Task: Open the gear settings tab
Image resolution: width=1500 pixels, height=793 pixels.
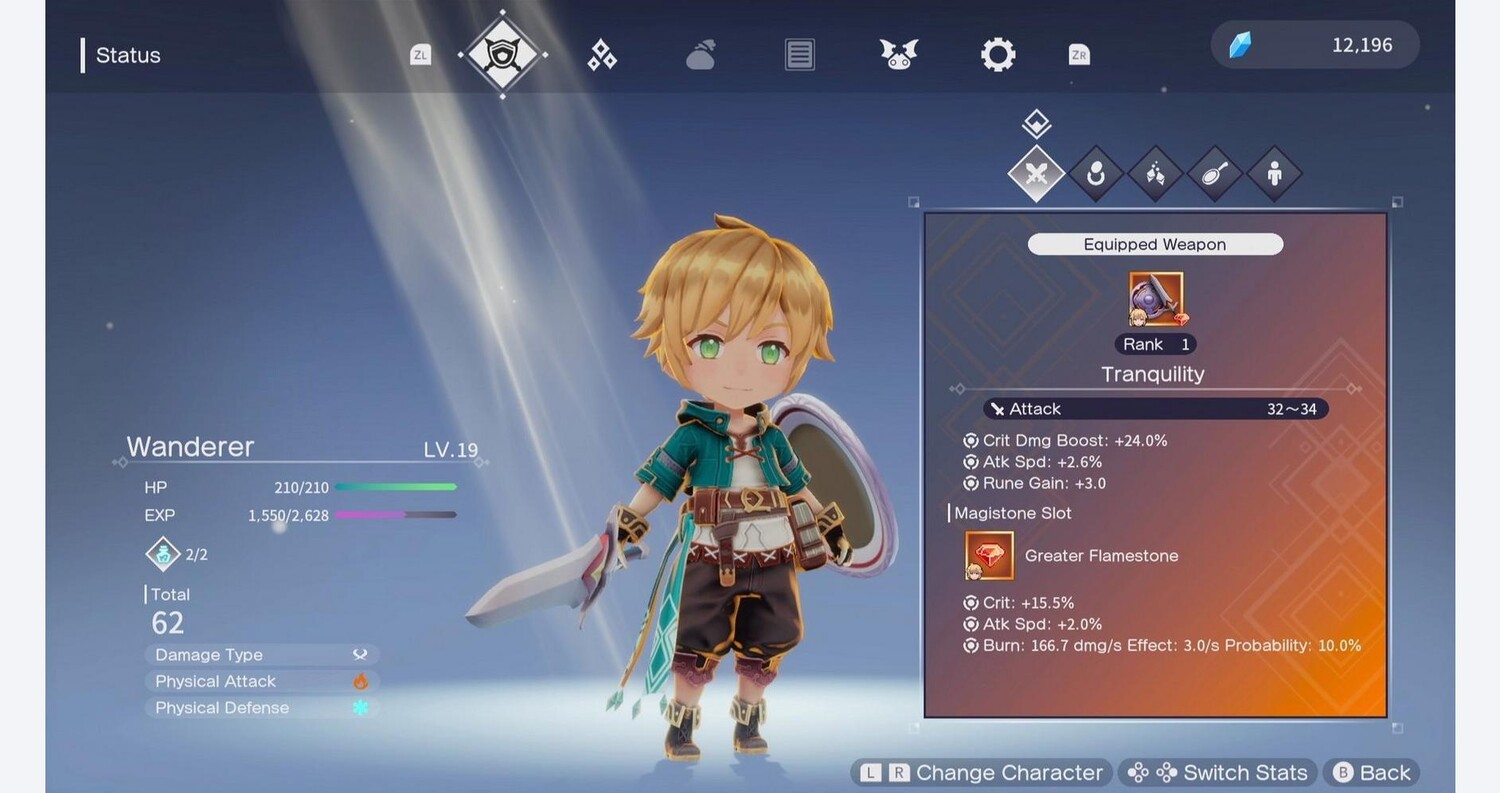Action: [x=997, y=55]
